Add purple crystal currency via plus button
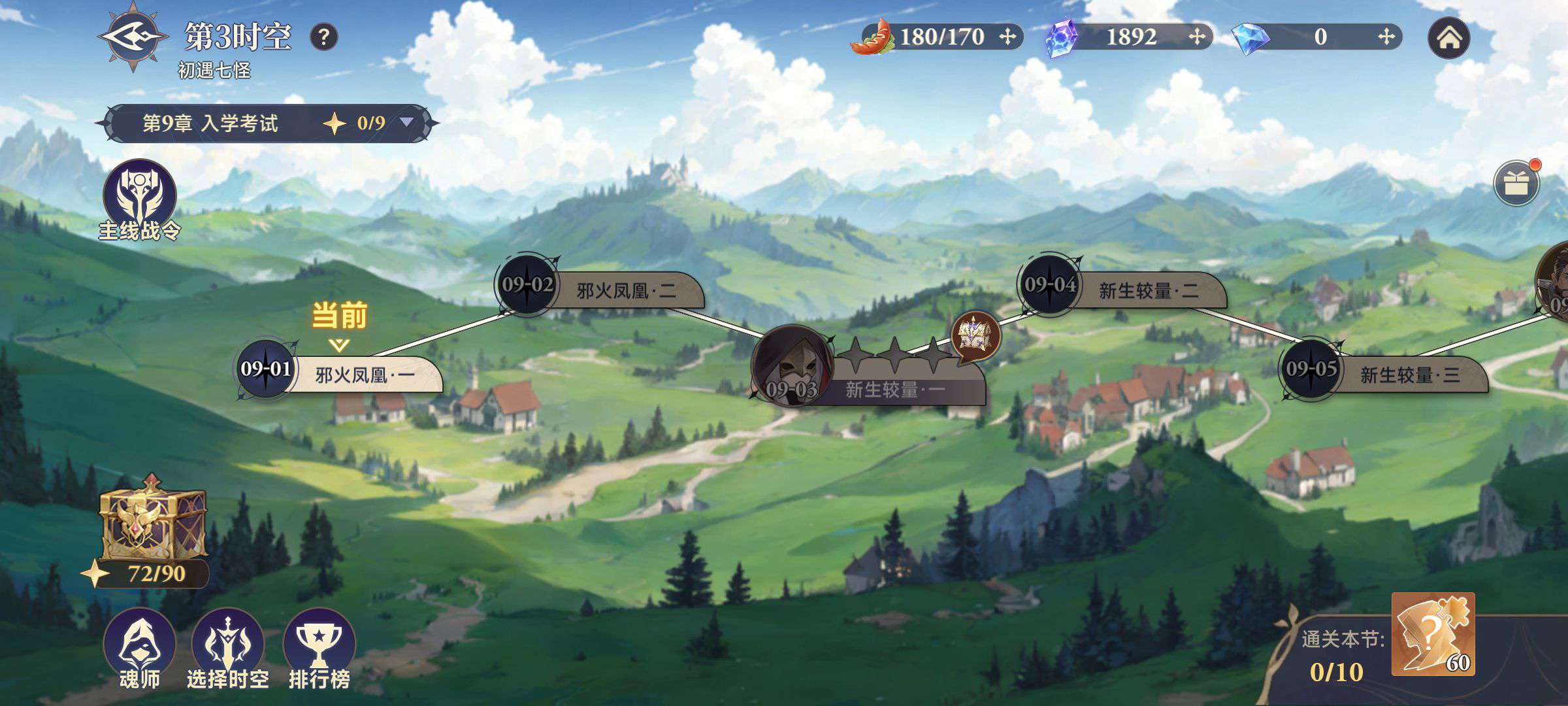1568x706 pixels. click(1196, 37)
